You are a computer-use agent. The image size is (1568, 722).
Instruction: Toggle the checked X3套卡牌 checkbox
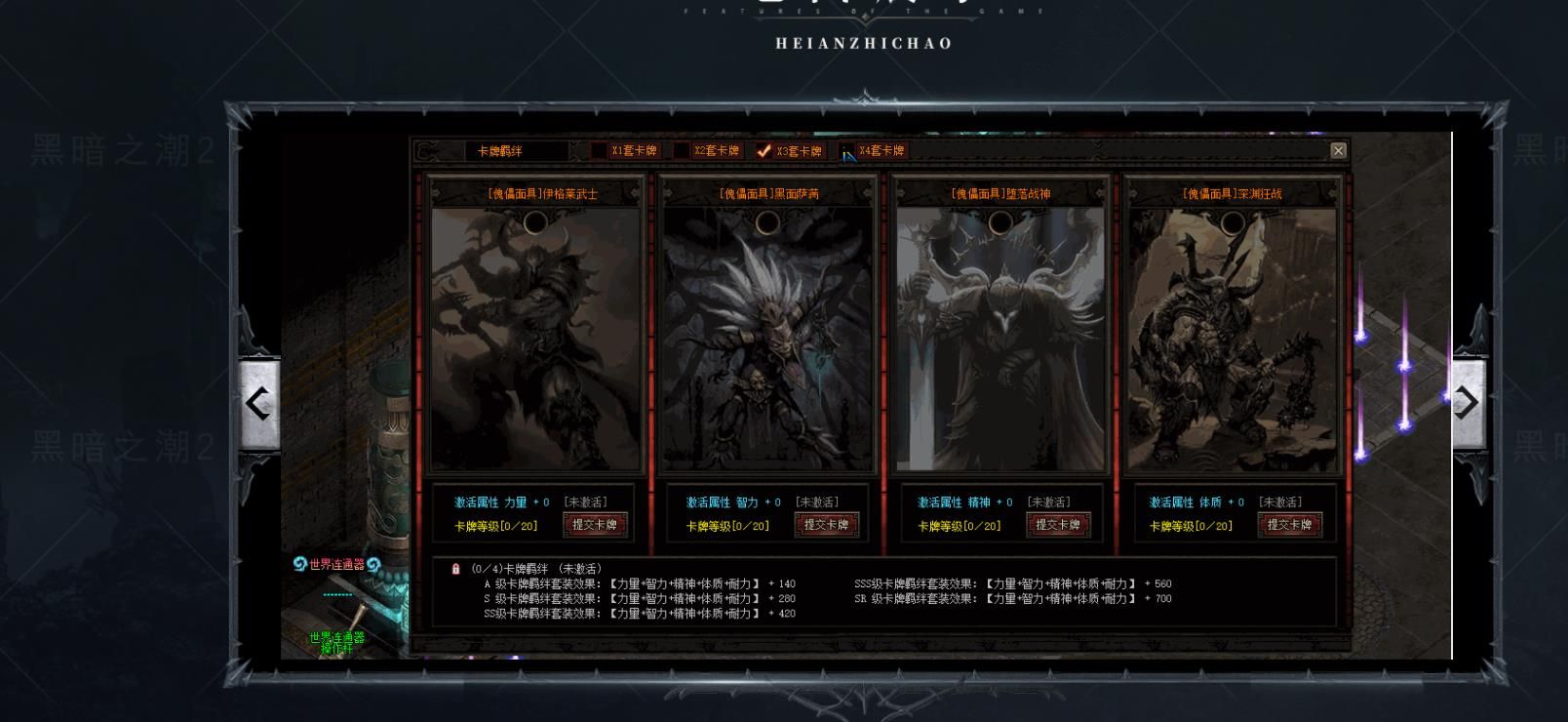coord(764,151)
